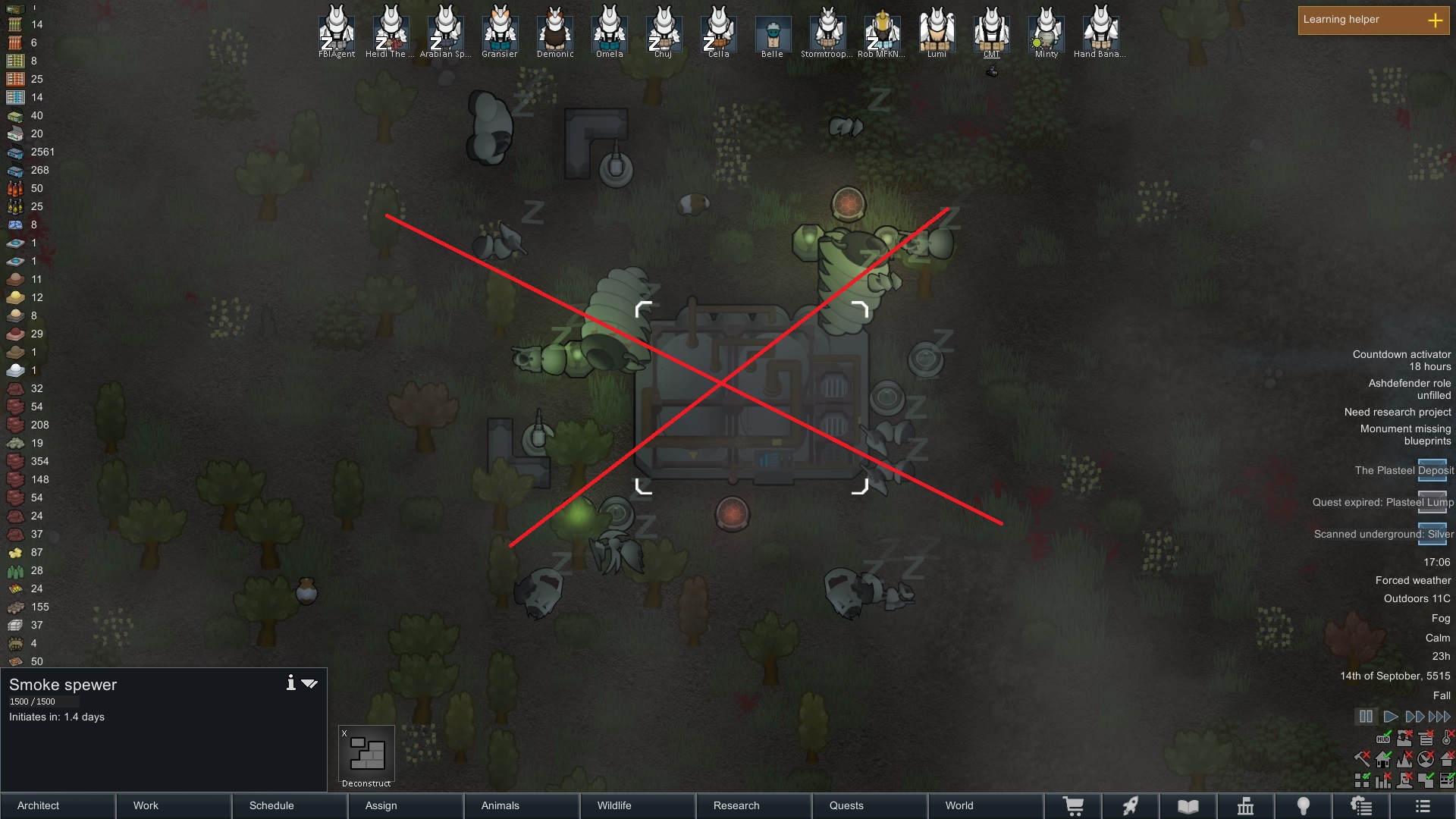Expand the Learning helper panel

point(1435,20)
